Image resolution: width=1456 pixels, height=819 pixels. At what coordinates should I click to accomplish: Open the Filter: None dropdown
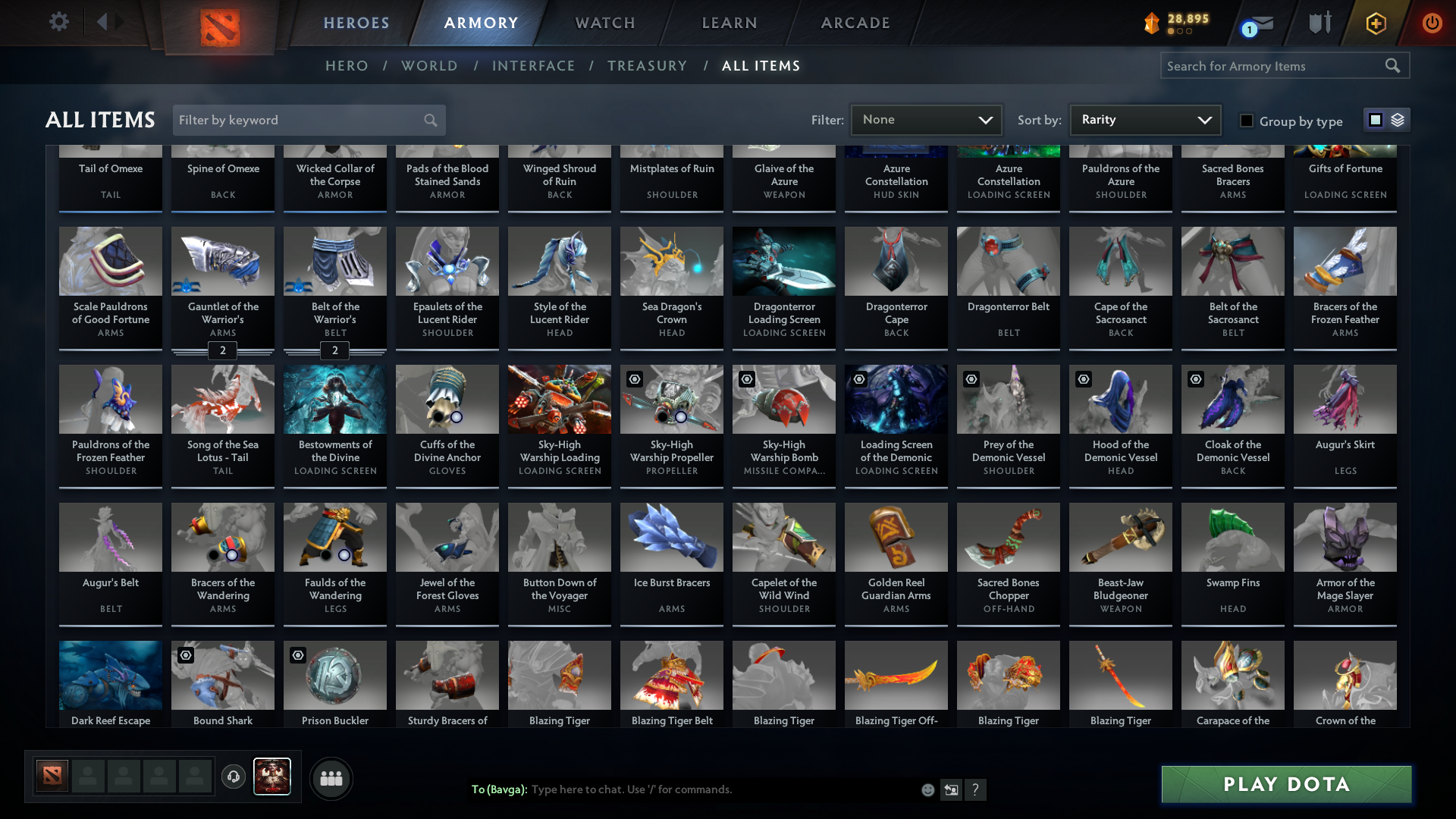[x=926, y=120]
